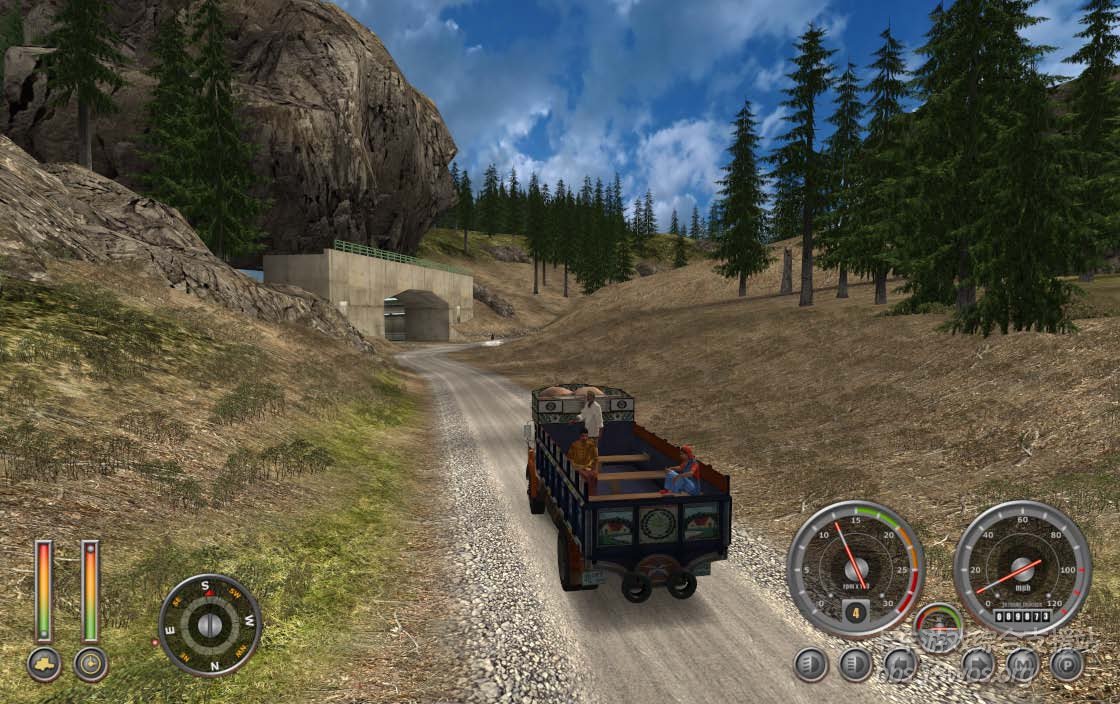
Task: Select the yellow clock time icon
Action: pyautogui.click(x=91, y=664)
